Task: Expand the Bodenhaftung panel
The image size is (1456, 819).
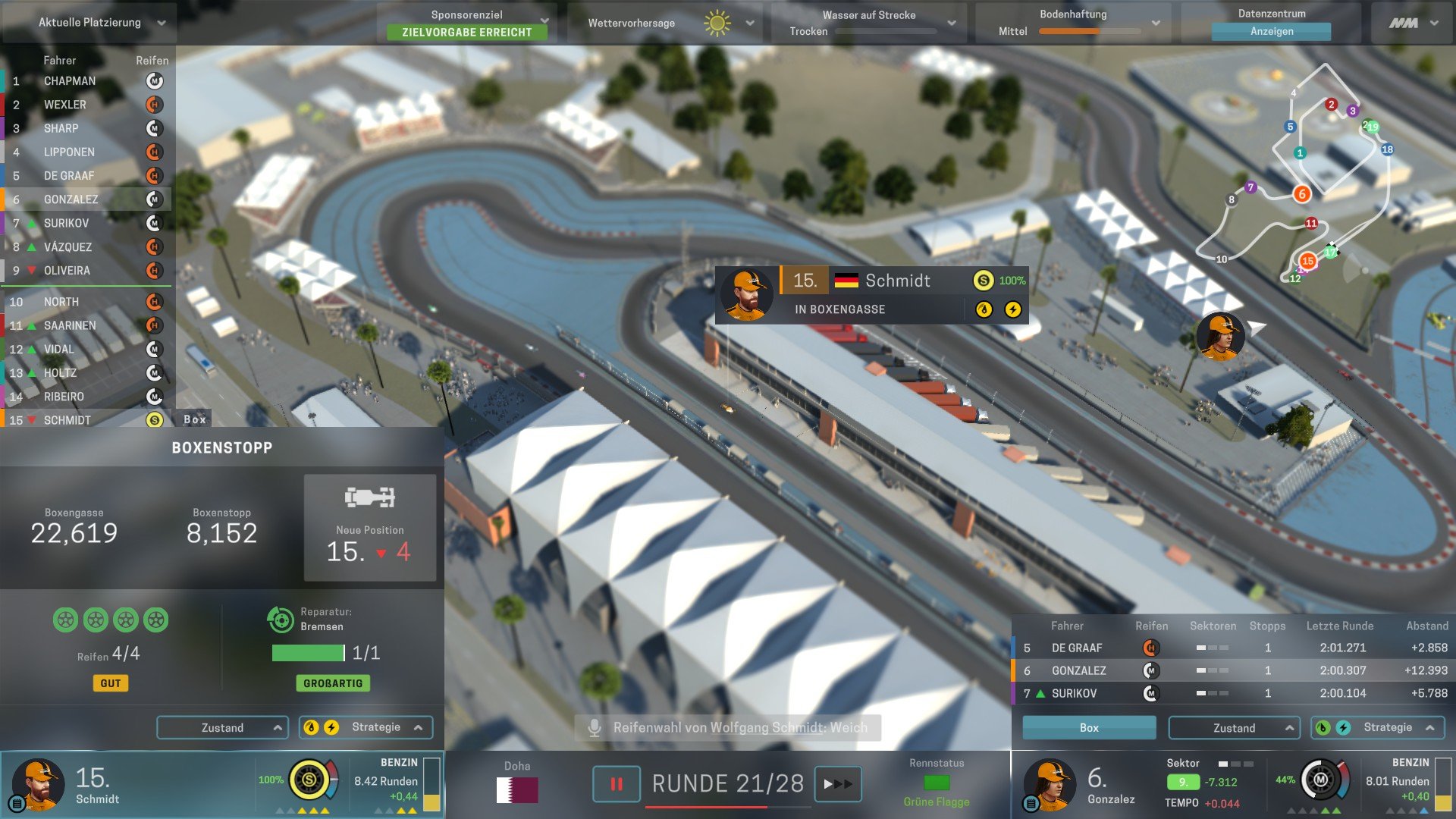Action: click(1073, 23)
